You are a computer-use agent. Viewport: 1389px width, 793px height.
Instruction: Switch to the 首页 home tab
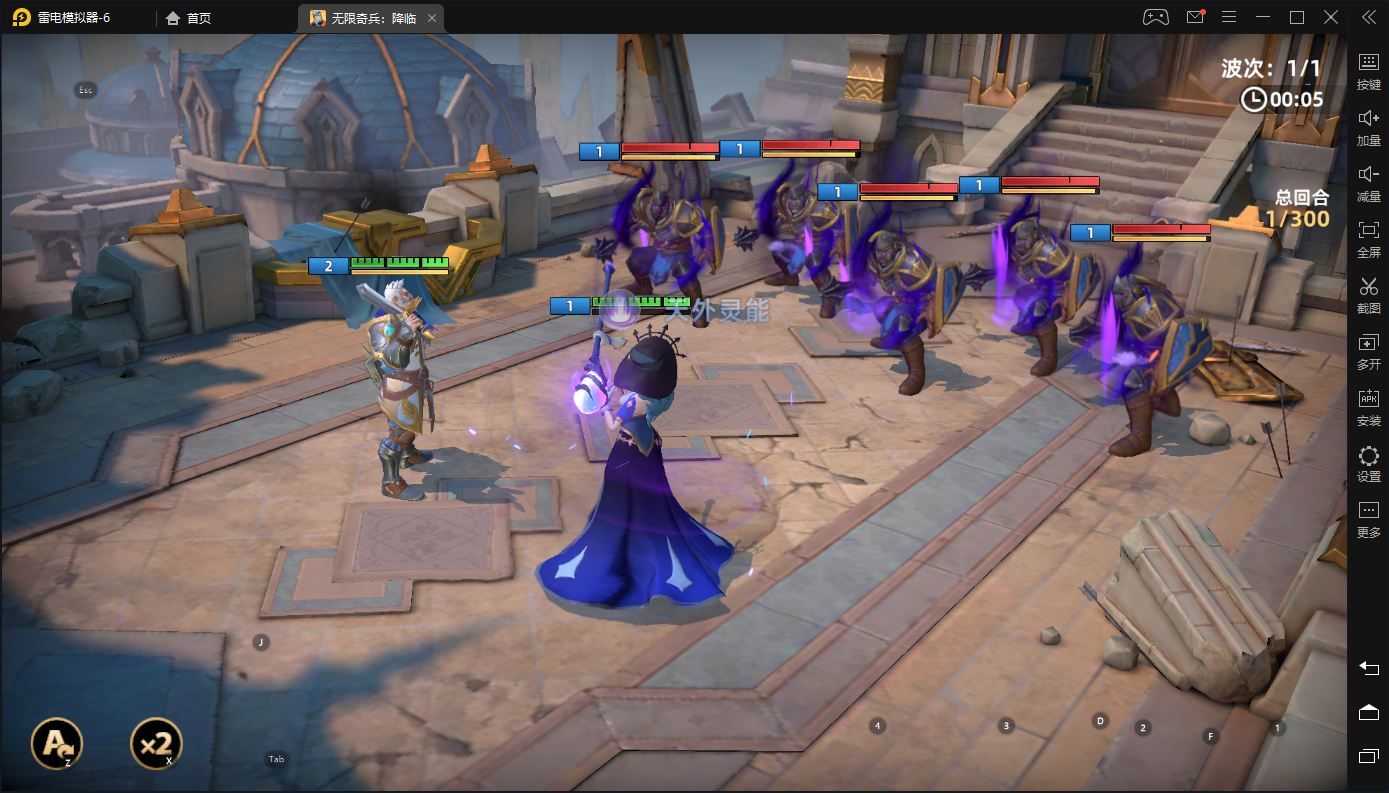click(189, 18)
